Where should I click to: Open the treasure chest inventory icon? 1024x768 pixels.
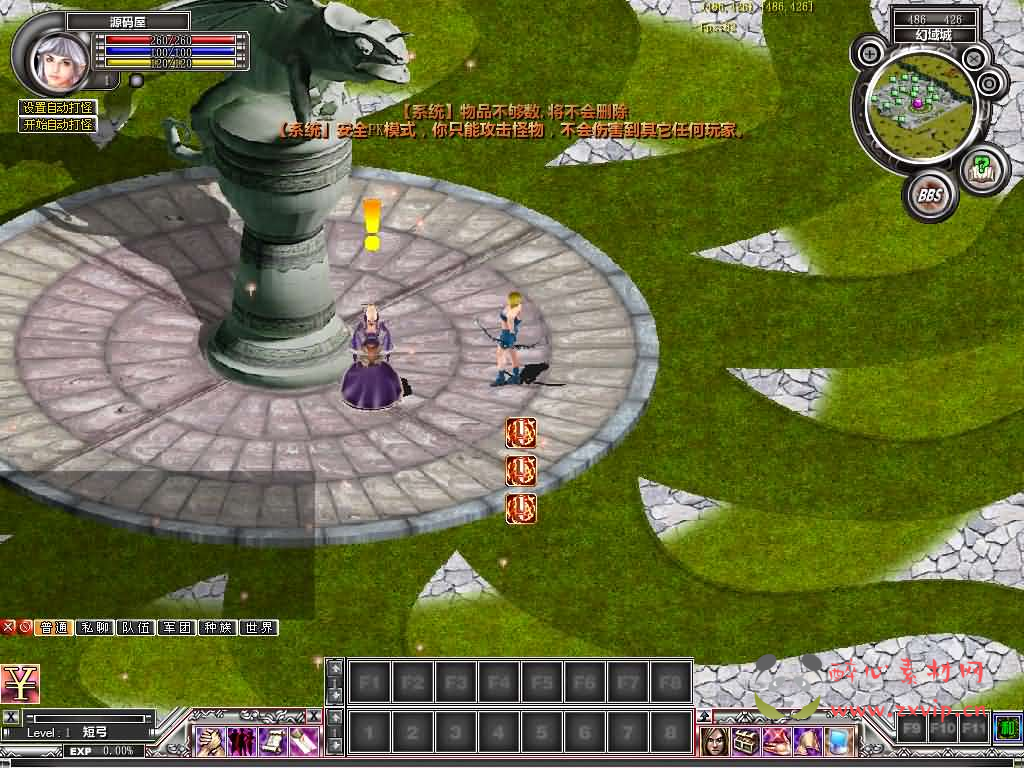coord(746,741)
